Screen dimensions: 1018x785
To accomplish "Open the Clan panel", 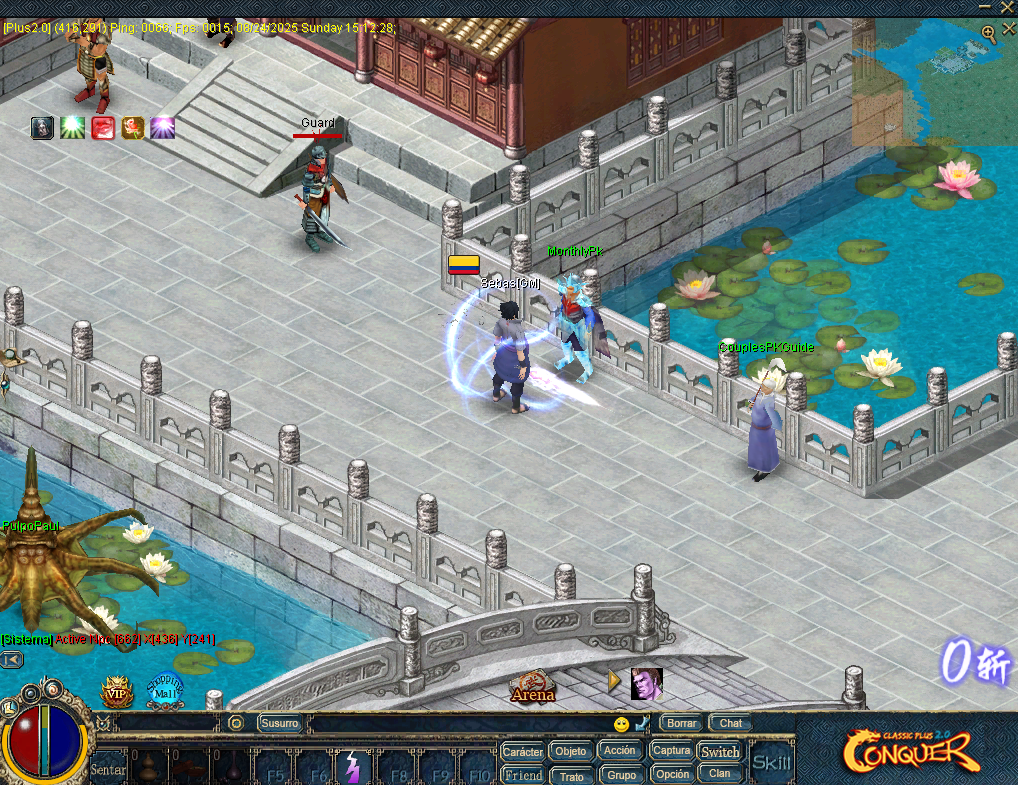I will point(720,774).
